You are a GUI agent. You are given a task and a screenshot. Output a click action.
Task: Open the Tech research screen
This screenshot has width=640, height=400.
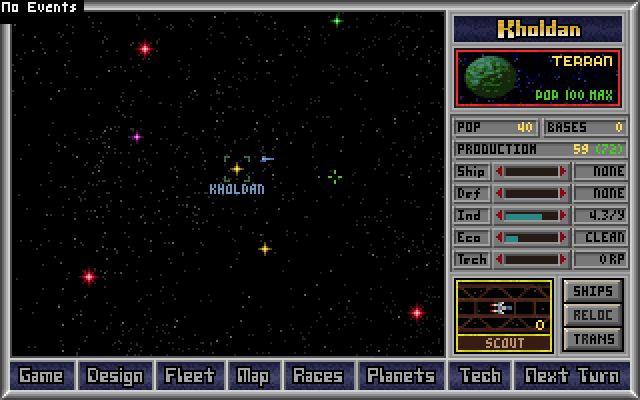point(480,376)
